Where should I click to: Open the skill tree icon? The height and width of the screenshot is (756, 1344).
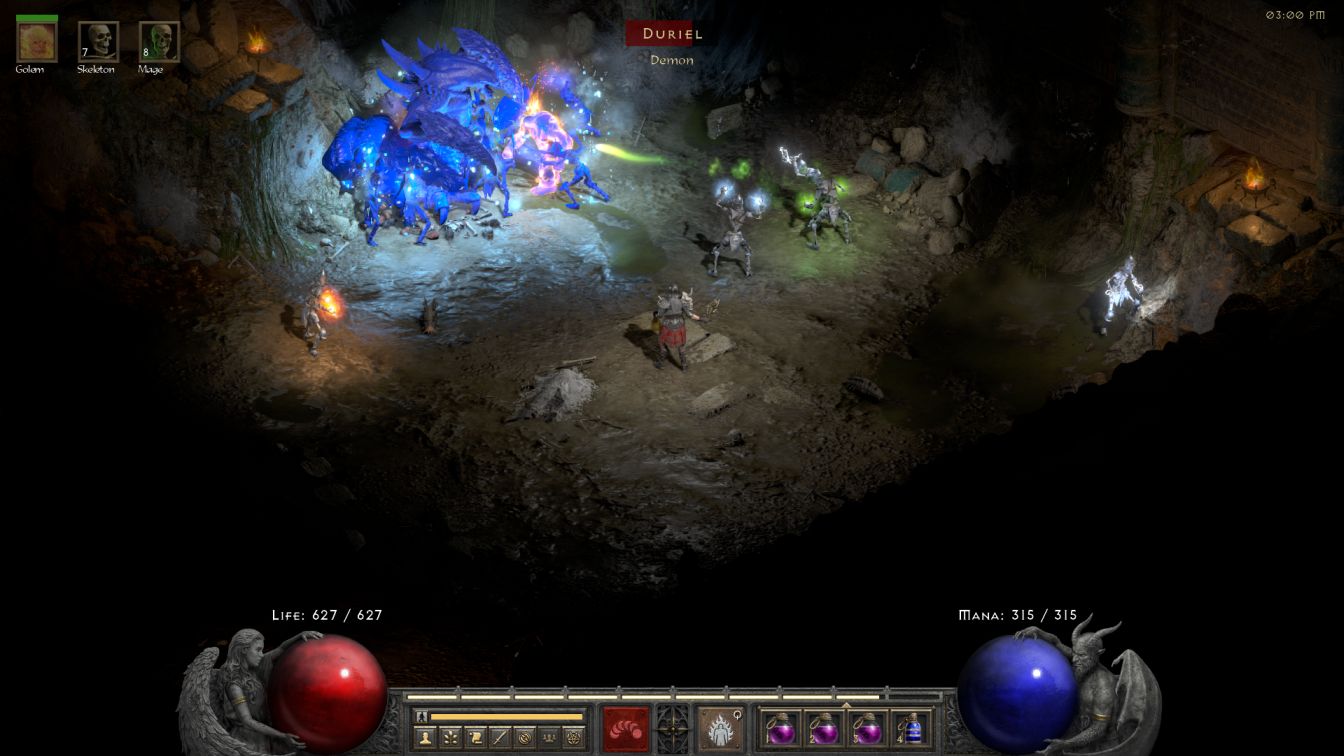pyautogui.click(x=451, y=737)
